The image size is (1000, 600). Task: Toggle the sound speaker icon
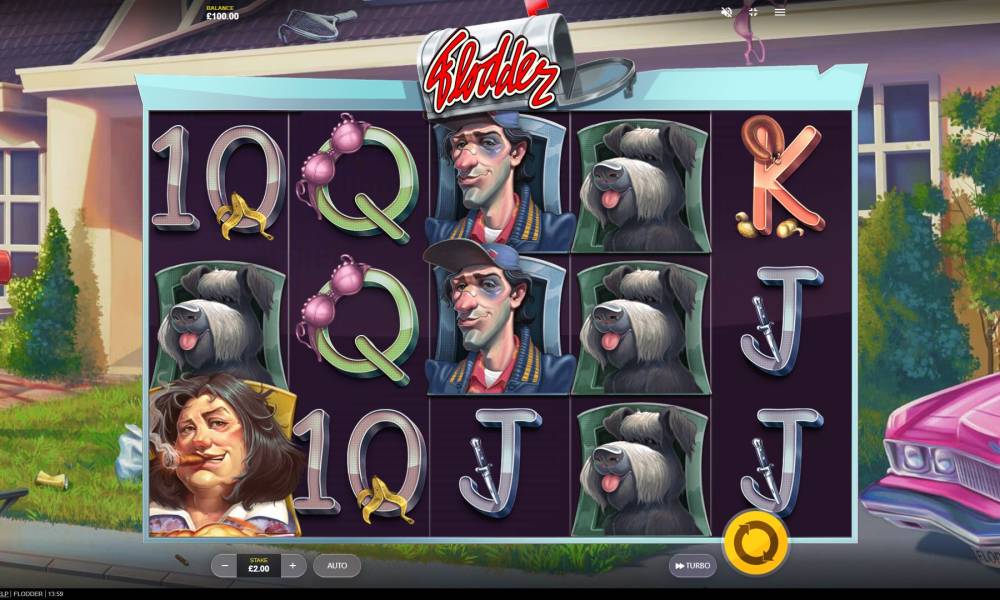click(727, 12)
